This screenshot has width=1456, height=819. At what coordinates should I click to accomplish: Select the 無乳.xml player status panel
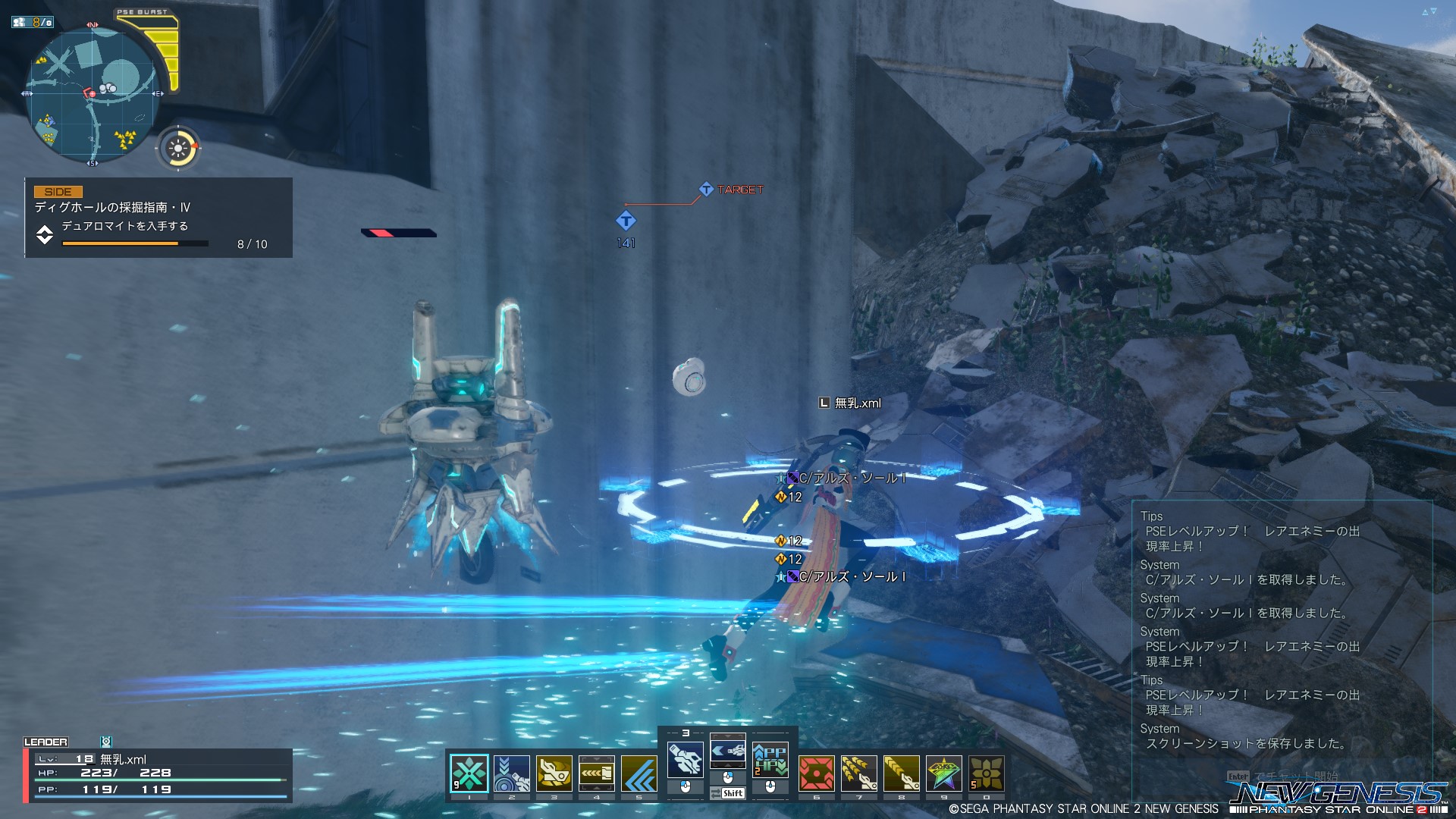[x=158, y=774]
